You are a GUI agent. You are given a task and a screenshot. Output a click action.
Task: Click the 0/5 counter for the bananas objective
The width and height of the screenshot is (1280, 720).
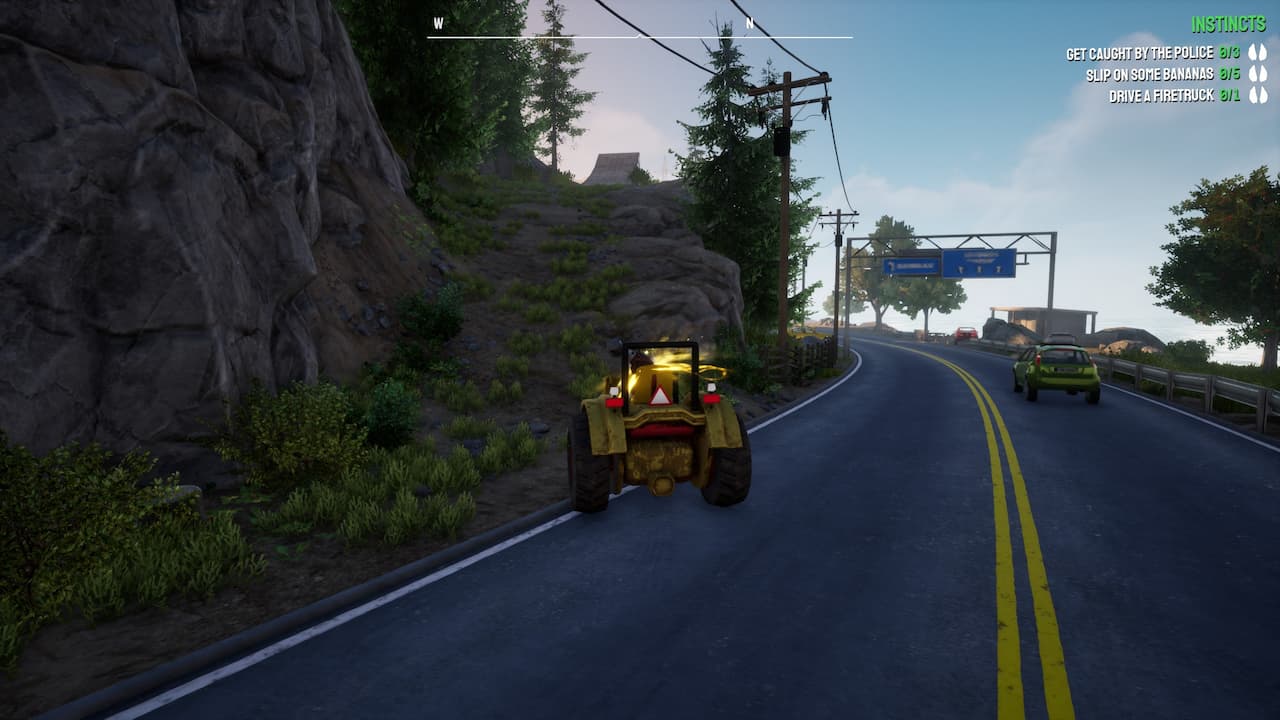click(x=1229, y=73)
